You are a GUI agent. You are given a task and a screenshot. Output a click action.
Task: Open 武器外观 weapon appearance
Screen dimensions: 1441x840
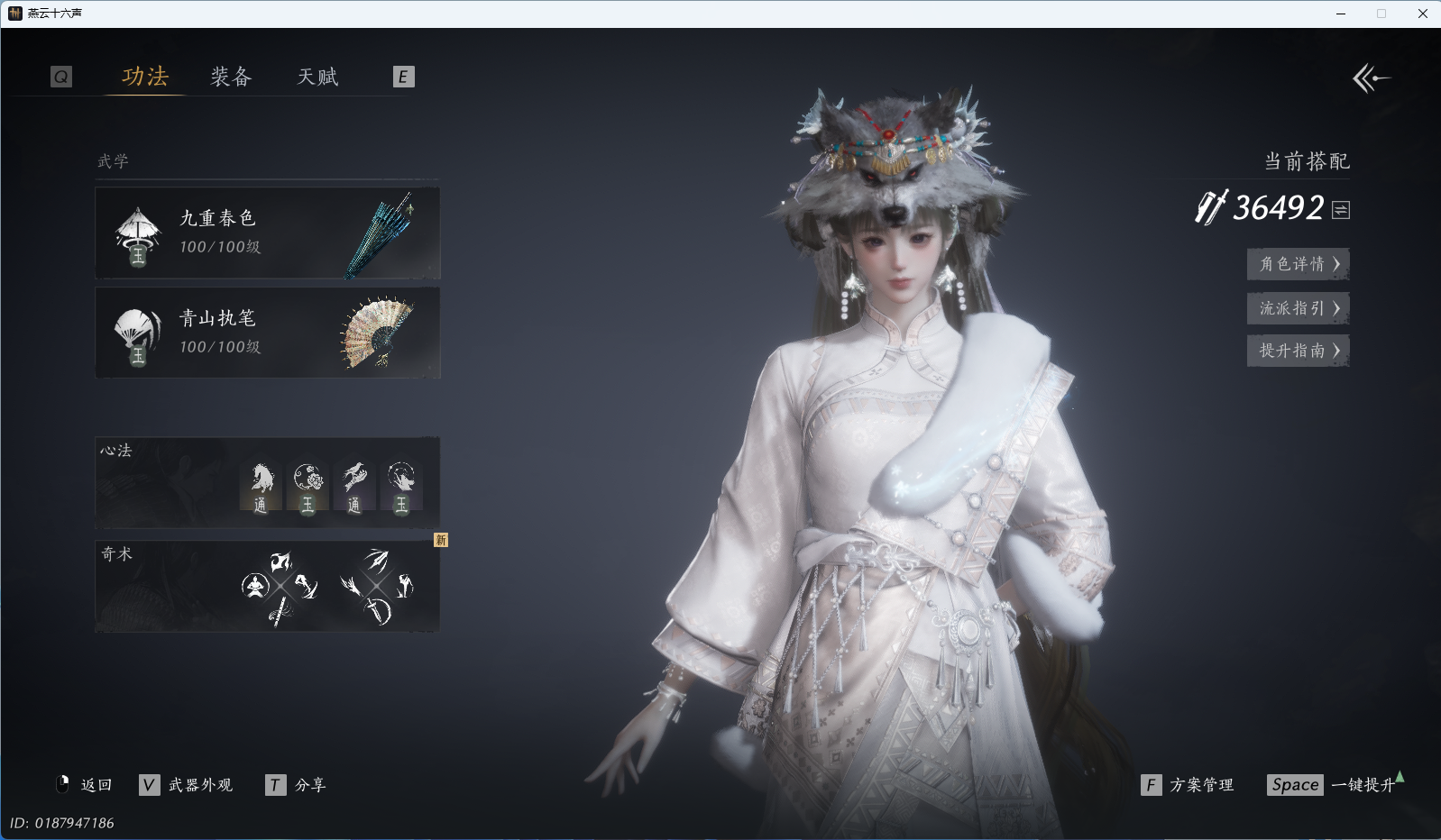pyautogui.click(x=187, y=785)
